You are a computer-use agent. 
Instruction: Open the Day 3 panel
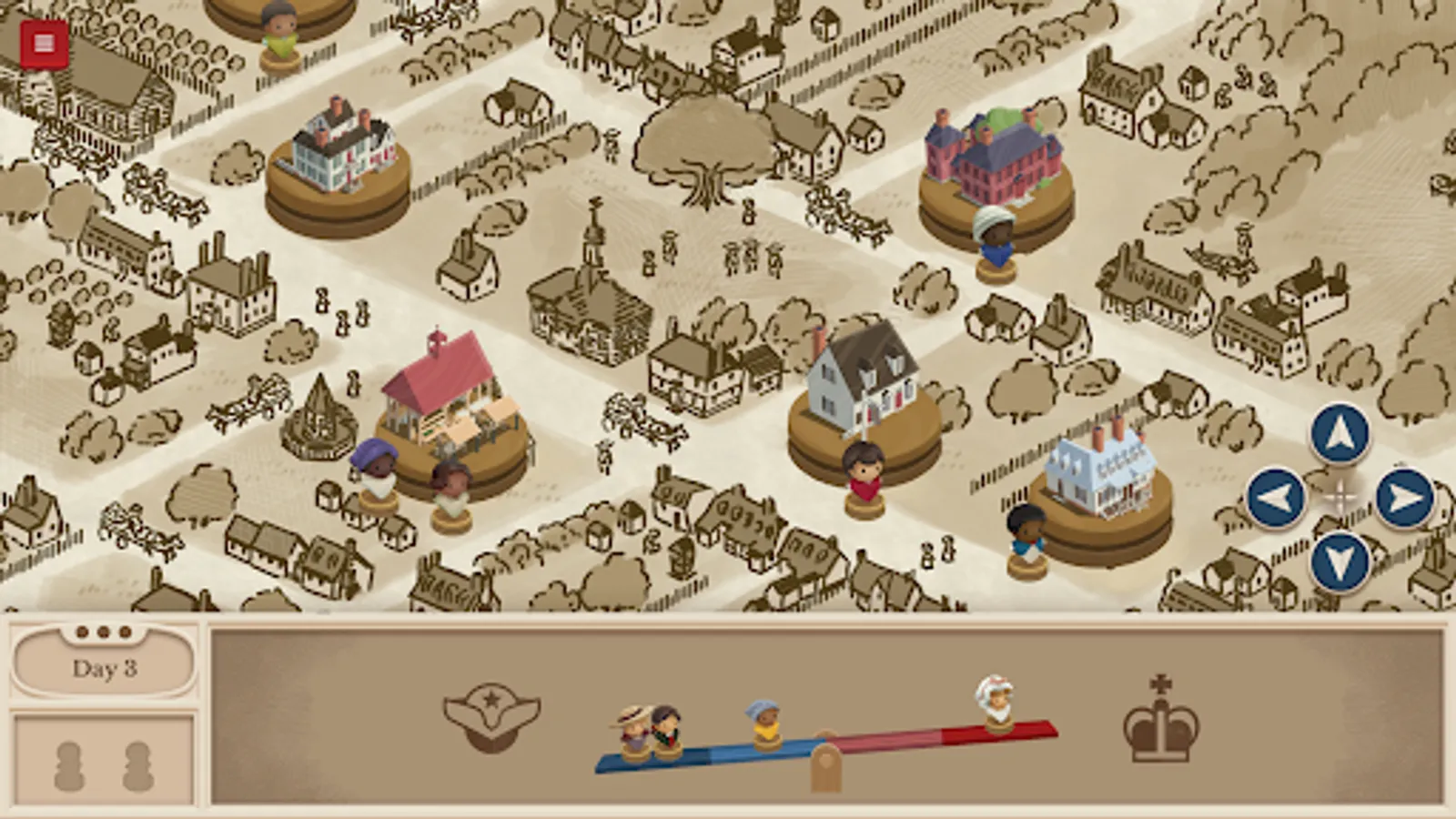tap(103, 667)
